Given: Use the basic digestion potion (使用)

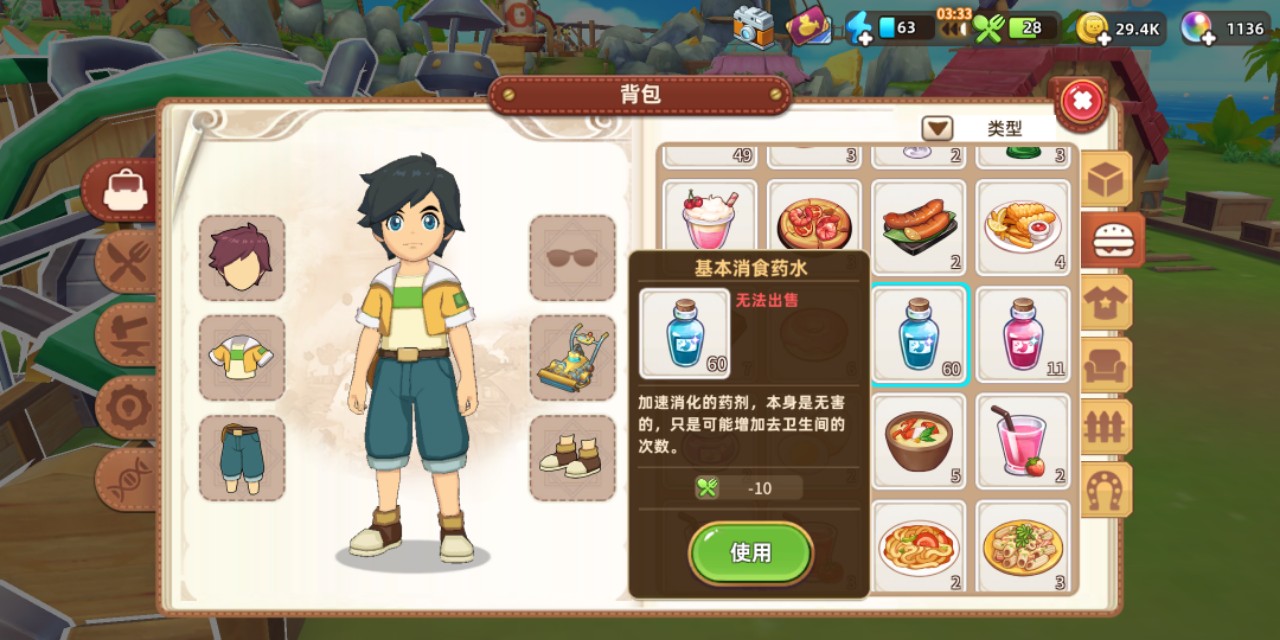Looking at the screenshot, I should click(750, 553).
